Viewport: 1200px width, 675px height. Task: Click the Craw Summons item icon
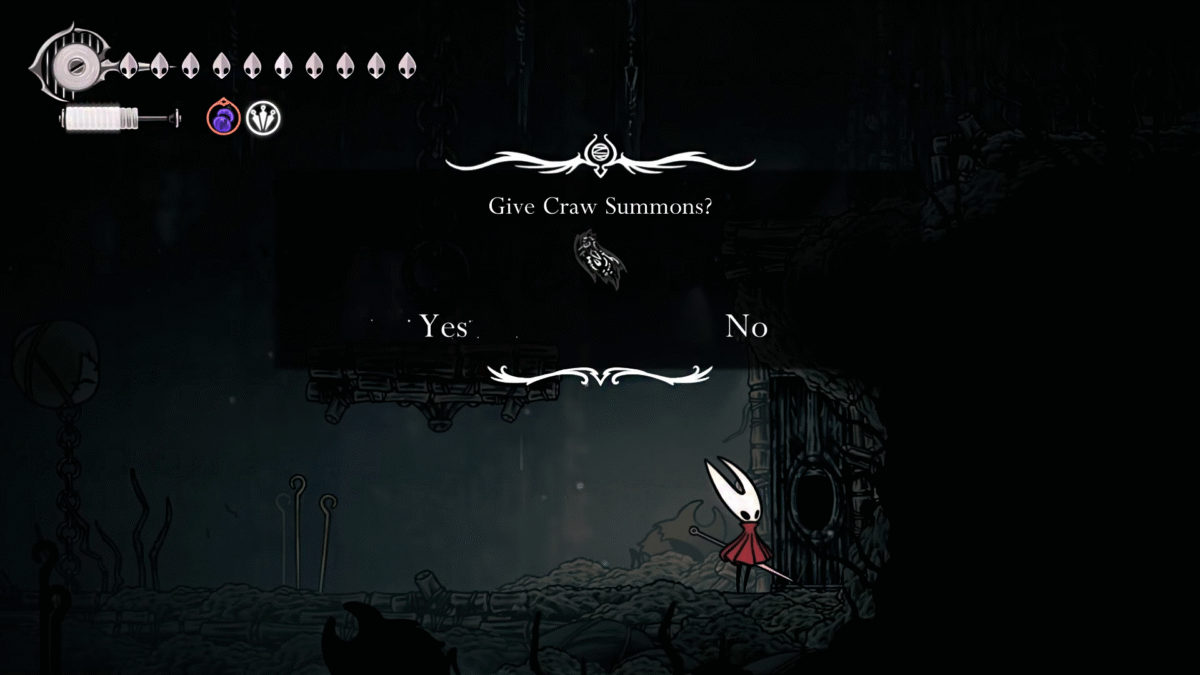coord(599,259)
